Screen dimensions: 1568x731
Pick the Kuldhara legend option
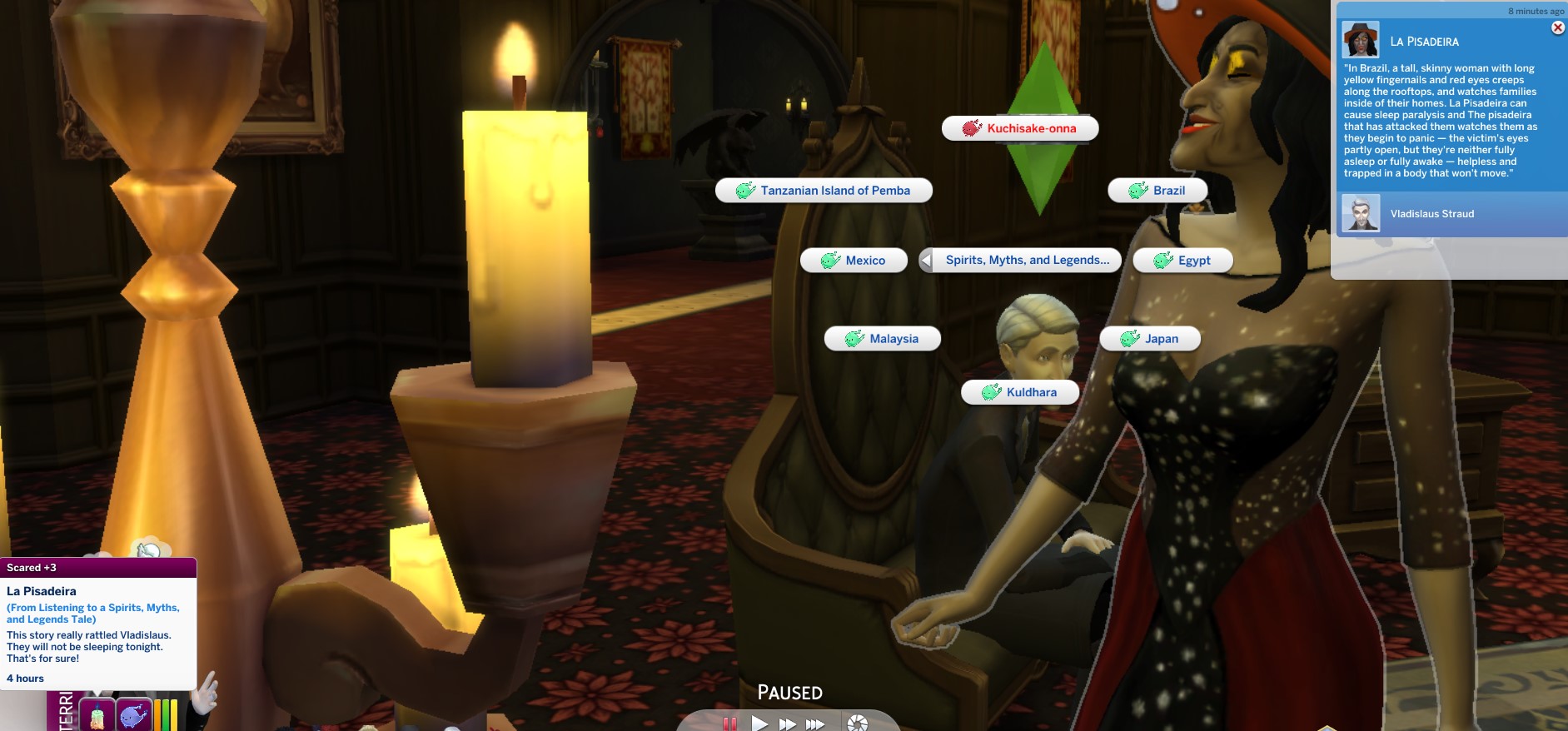(x=1019, y=391)
